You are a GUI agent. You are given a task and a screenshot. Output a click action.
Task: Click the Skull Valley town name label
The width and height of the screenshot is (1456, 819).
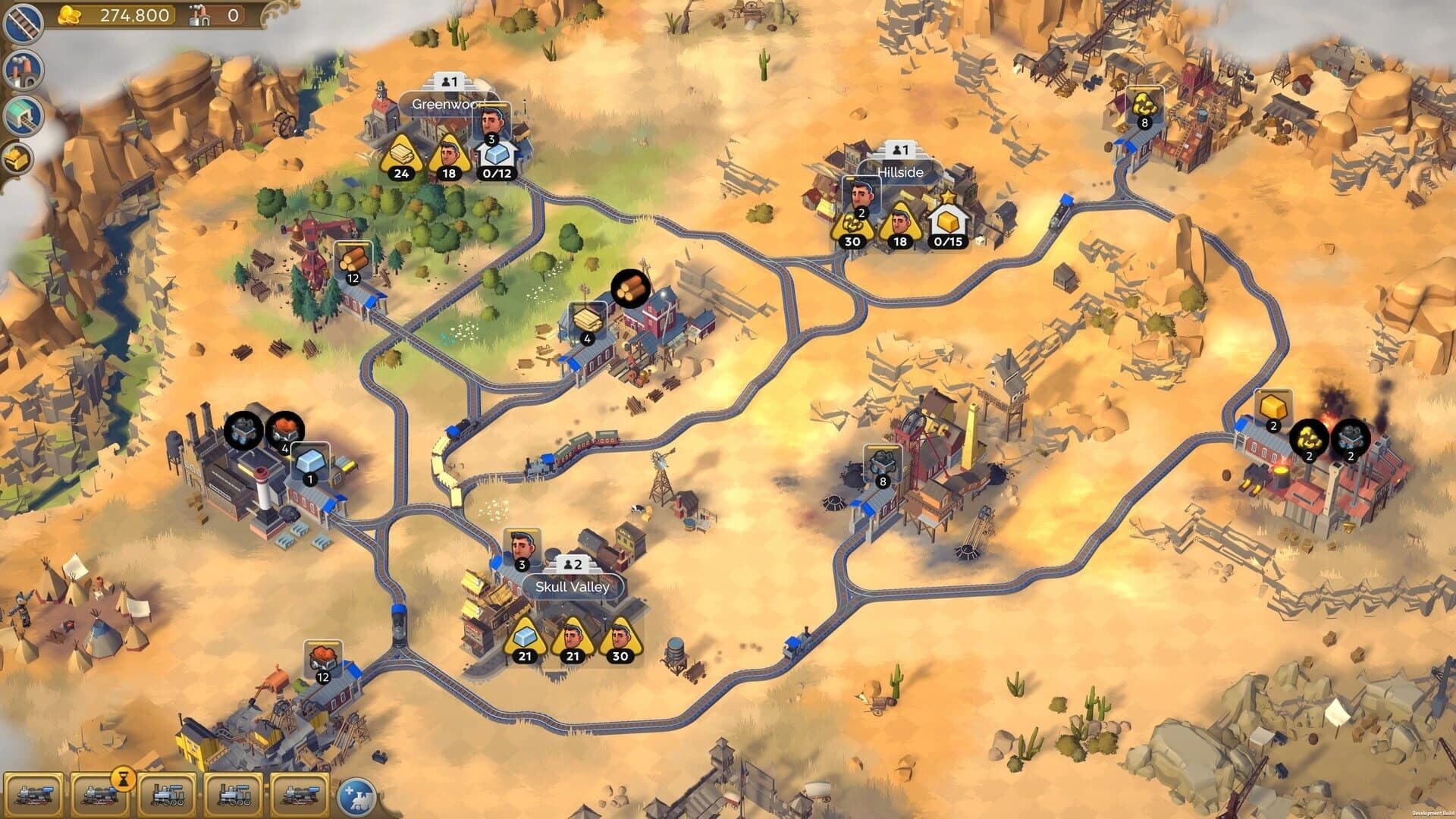(x=573, y=586)
